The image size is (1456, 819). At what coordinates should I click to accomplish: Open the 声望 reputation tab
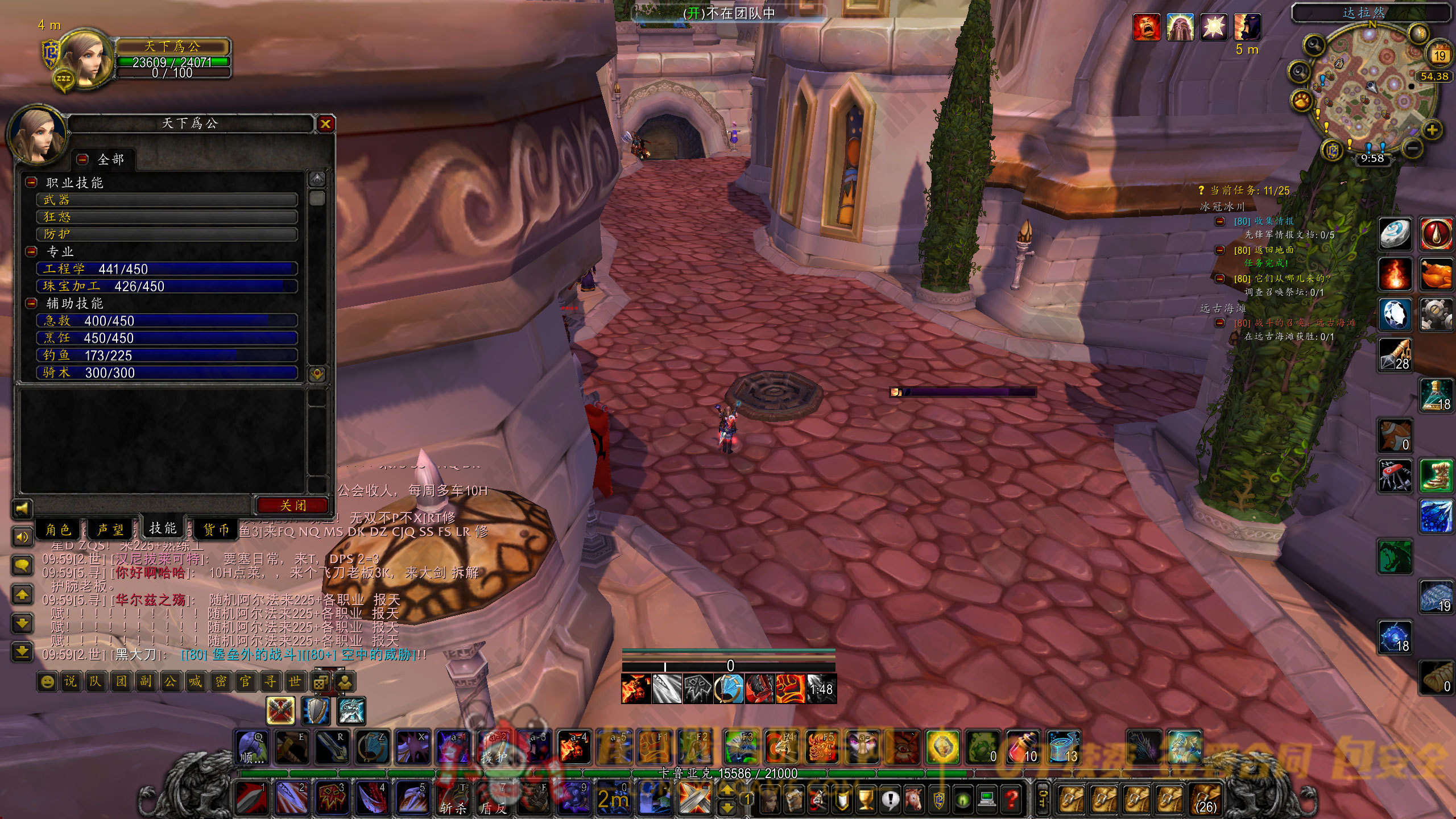110,530
